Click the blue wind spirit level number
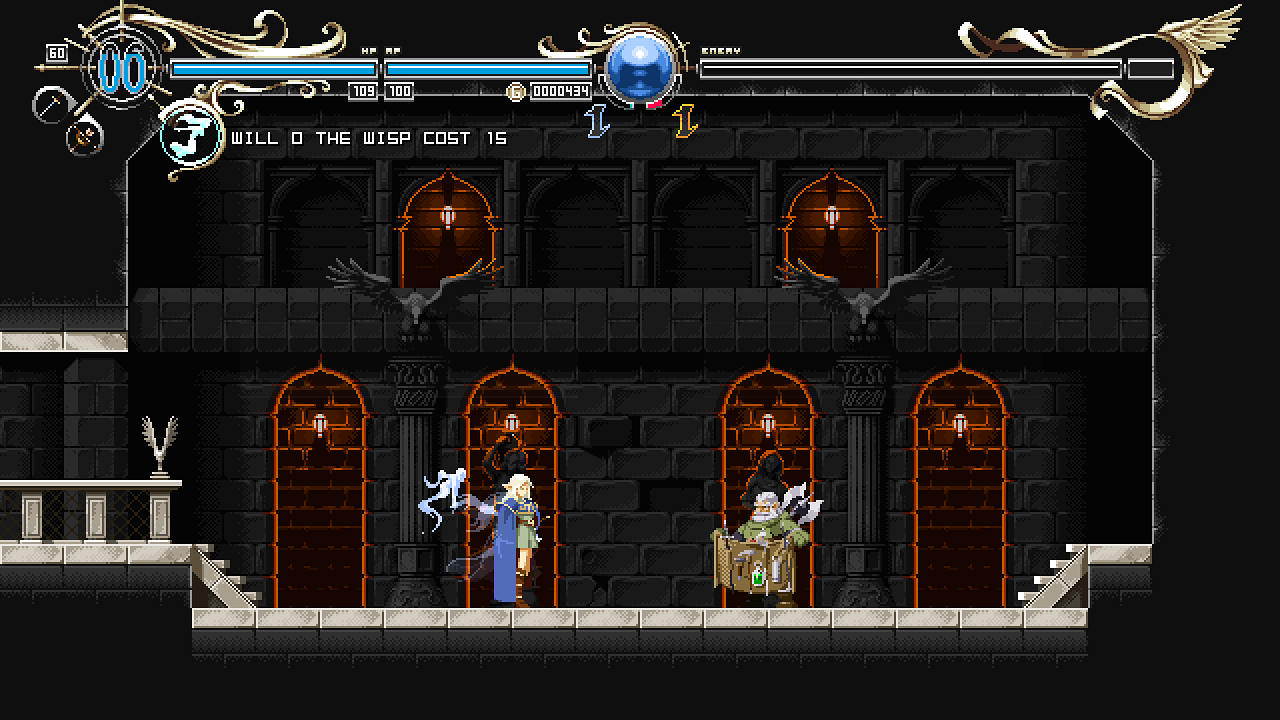 click(597, 121)
